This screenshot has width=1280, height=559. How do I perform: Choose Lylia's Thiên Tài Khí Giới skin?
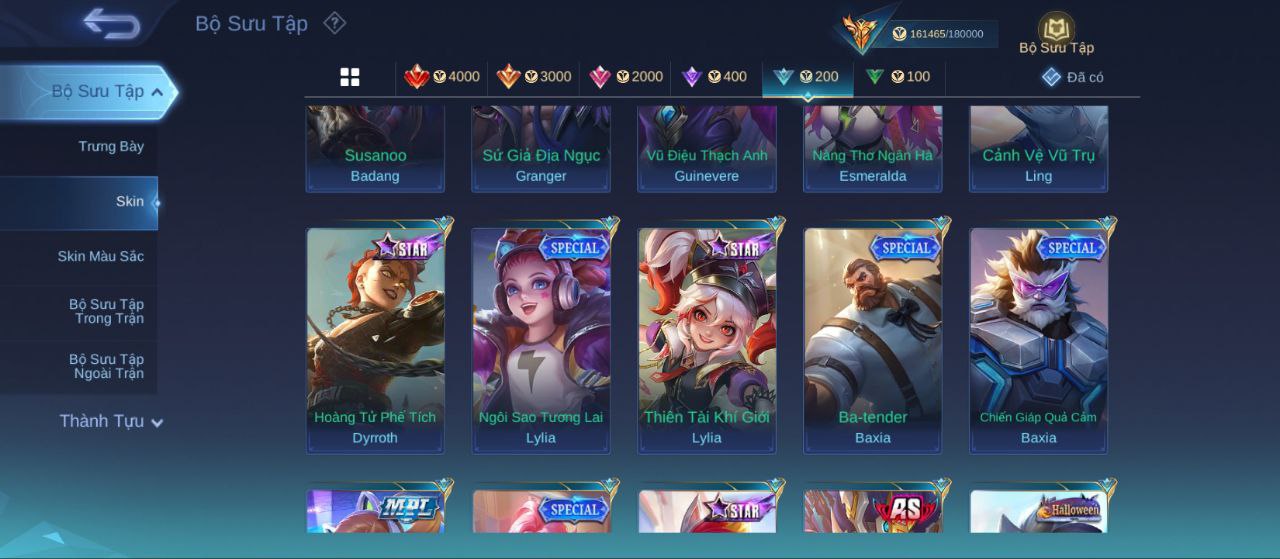(x=707, y=340)
